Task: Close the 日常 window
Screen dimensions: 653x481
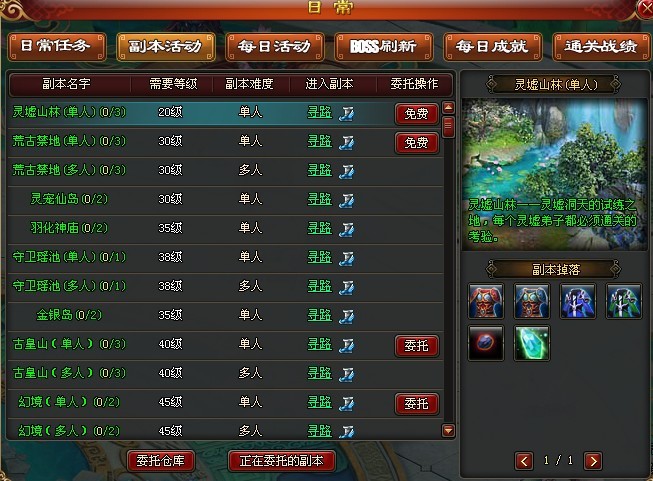Action: coord(643,9)
